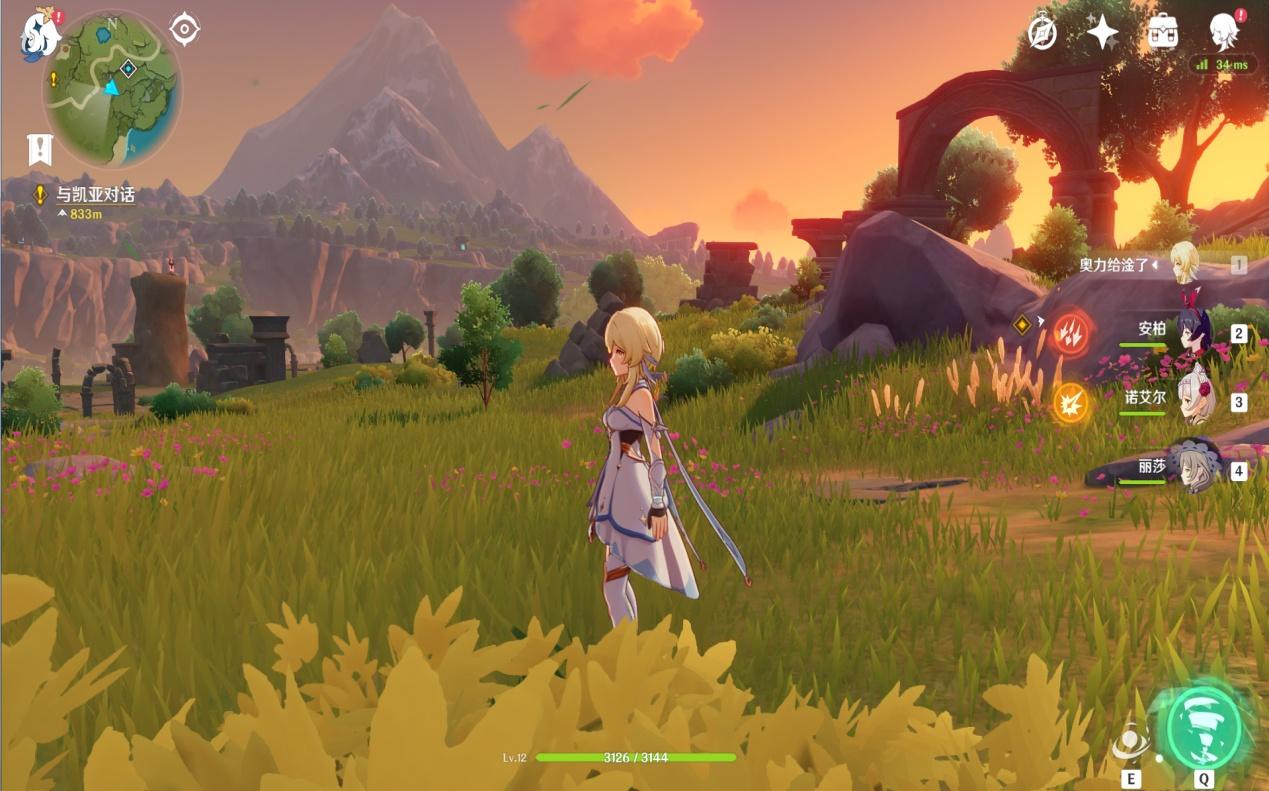Open the character profile head icon
The height and width of the screenshot is (791, 1269).
pos(1223,33)
